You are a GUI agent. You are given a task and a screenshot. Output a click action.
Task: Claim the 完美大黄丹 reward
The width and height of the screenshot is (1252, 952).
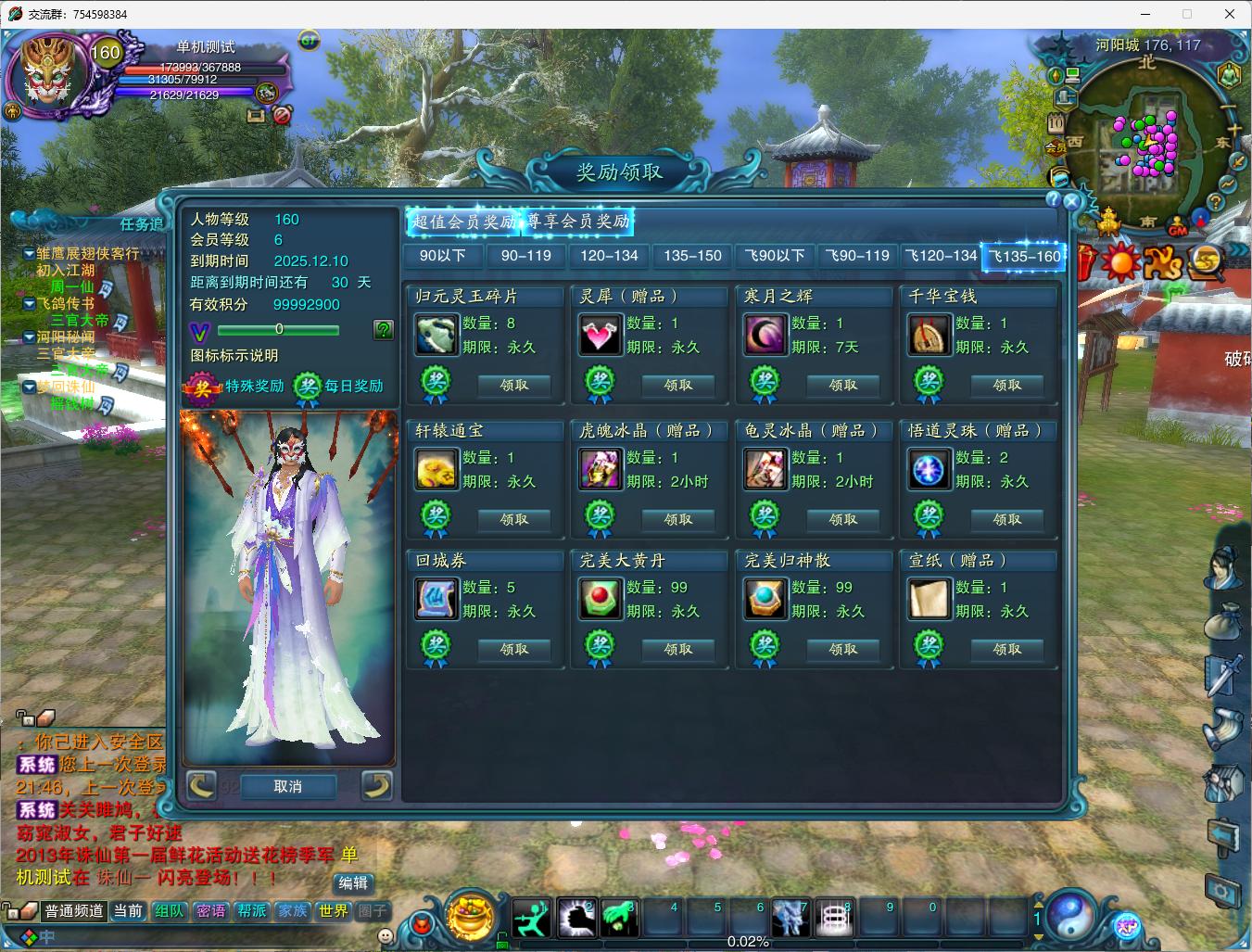click(x=677, y=649)
